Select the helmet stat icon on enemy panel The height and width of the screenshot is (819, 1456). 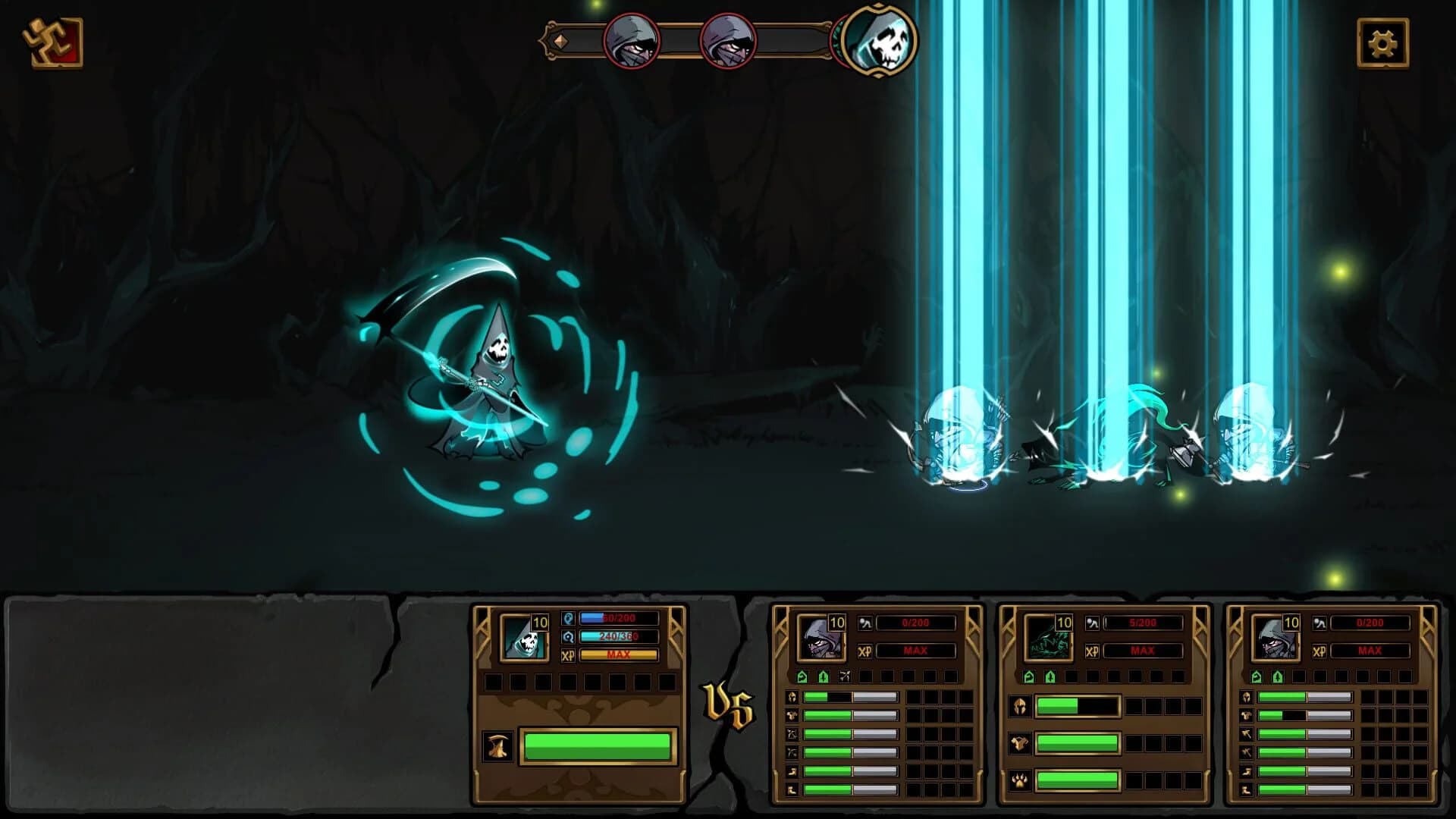point(792,697)
